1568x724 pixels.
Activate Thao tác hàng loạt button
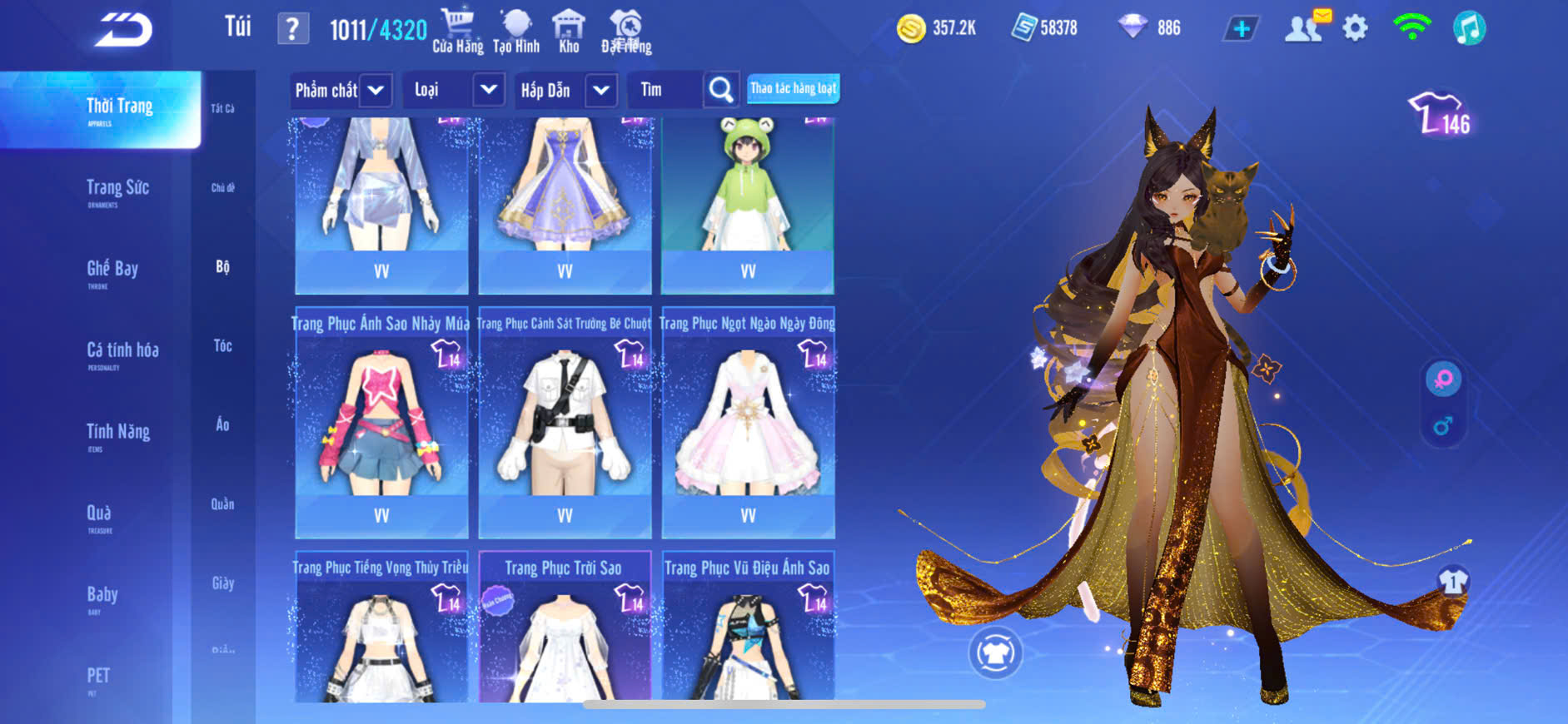tap(793, 88)
